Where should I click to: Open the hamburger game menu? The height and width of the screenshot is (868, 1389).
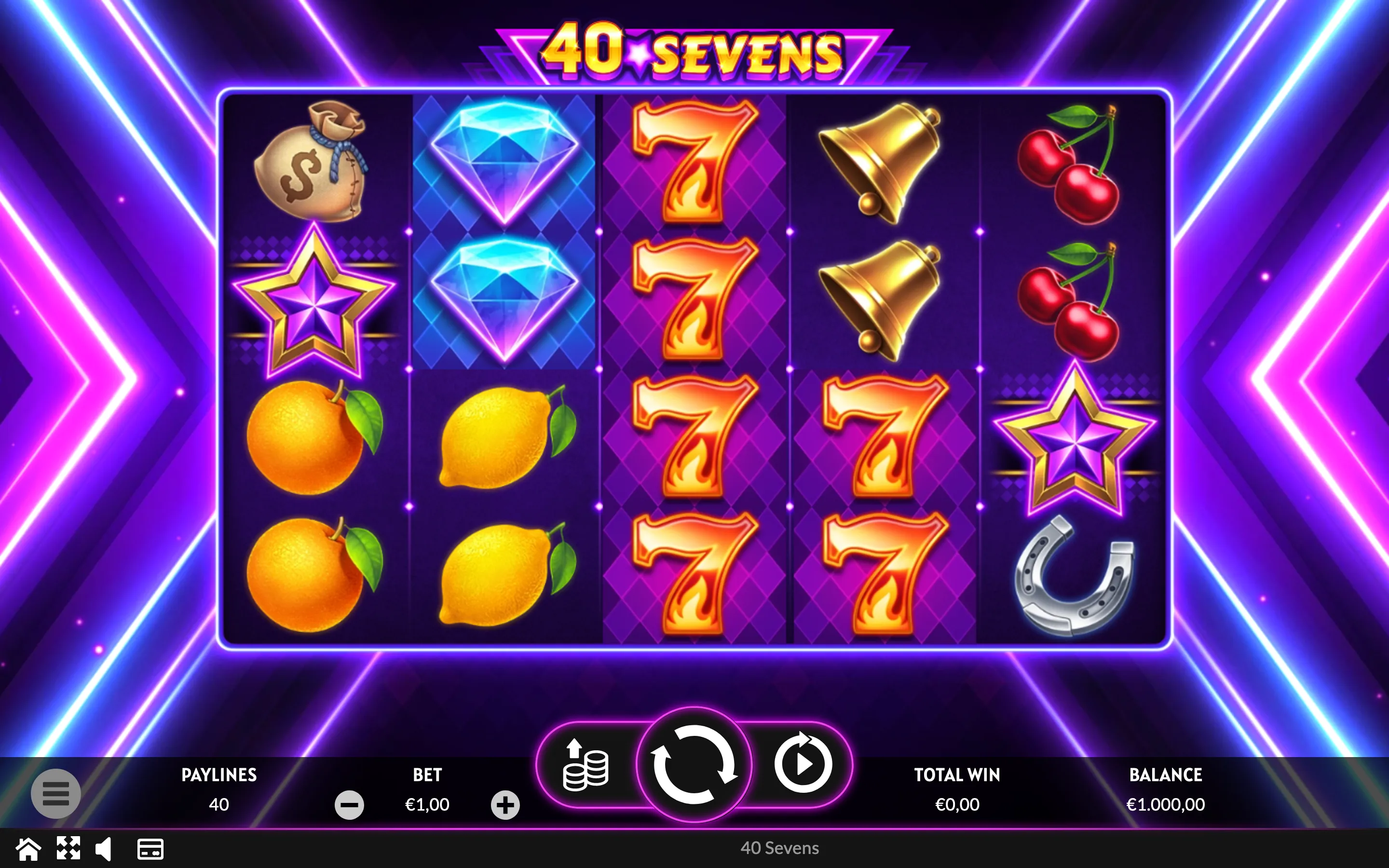coord(55,793)
